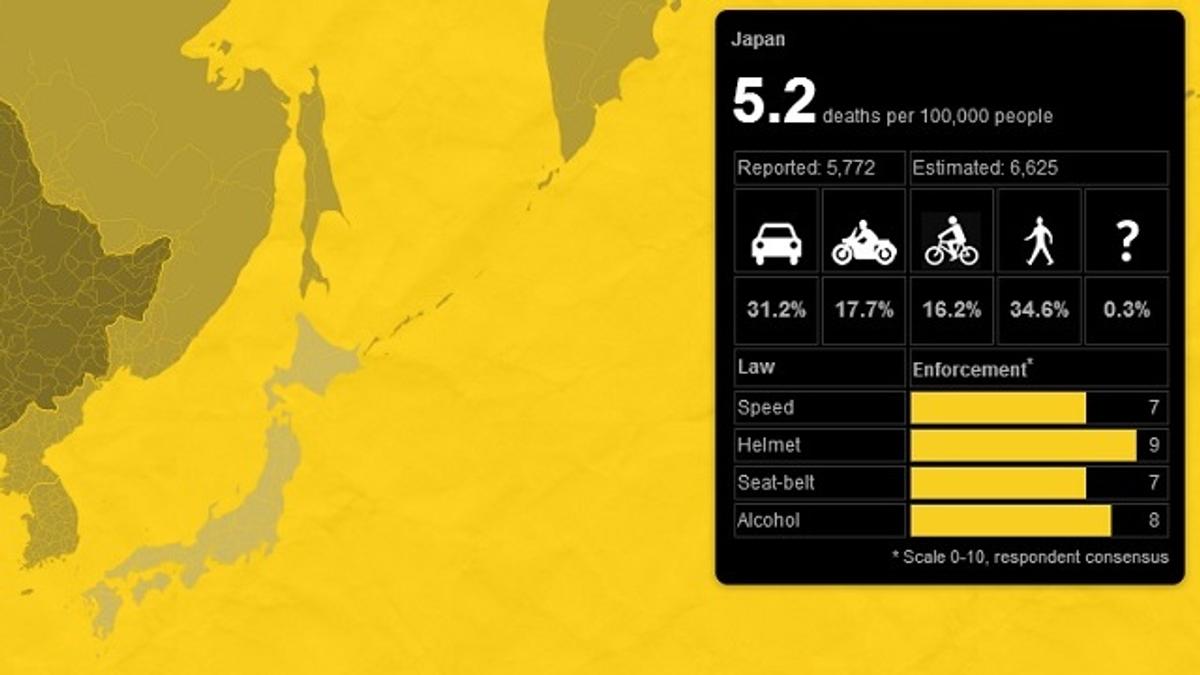Select the pedestrian walking icon

(x=1039, y=243)
